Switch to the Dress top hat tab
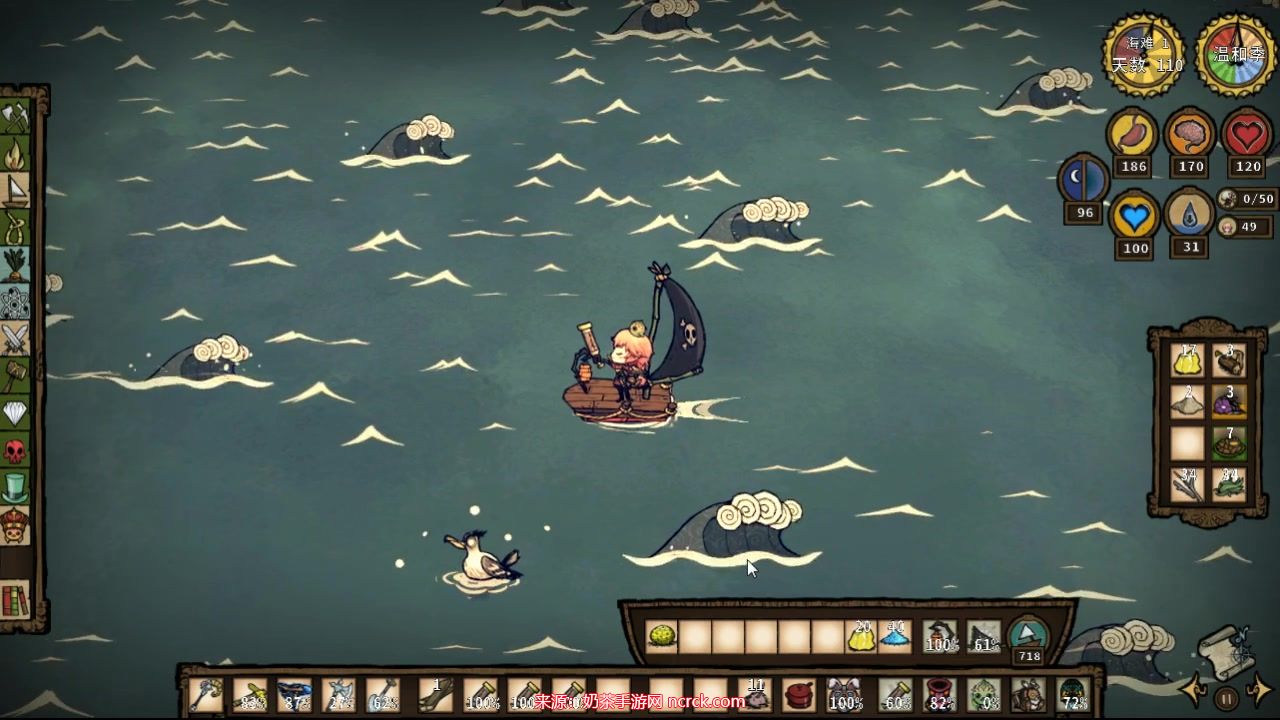1280x720 pixels. [15, 488]
